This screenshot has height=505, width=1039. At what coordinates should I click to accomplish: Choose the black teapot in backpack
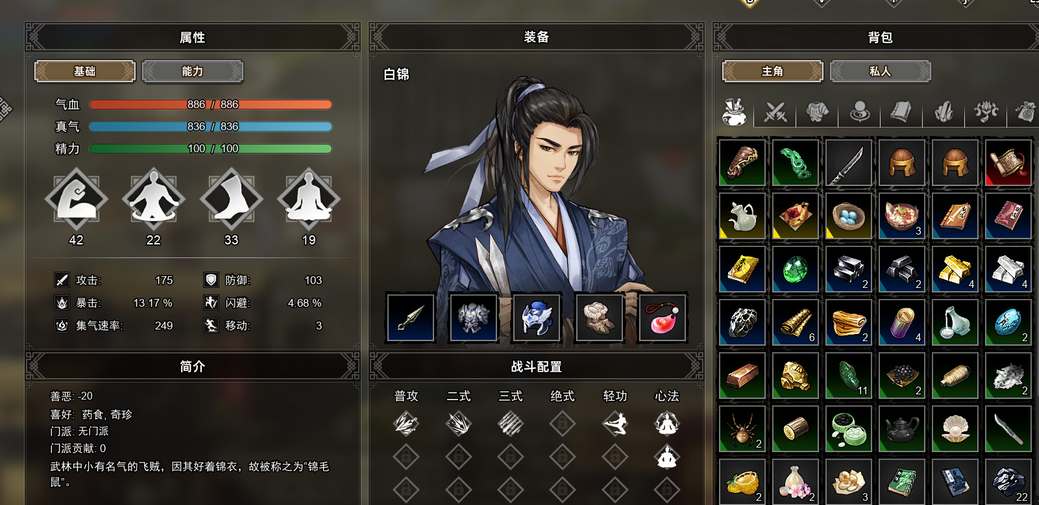pyautogui.click(x=902, y=430)
